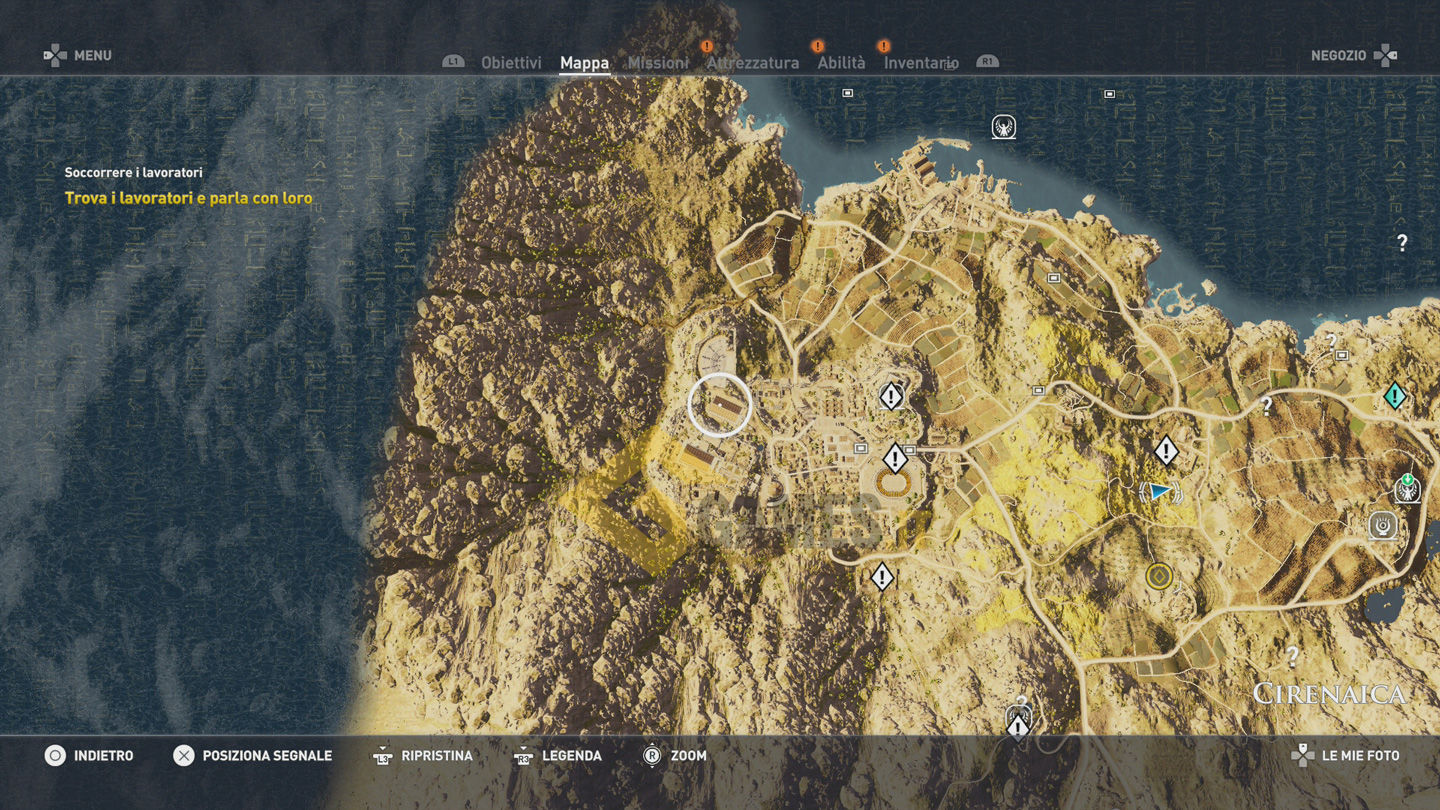
Task: Select the eagle viewpoint icon over the sea
Action: pyautogui.click(x=1003, y=127)
